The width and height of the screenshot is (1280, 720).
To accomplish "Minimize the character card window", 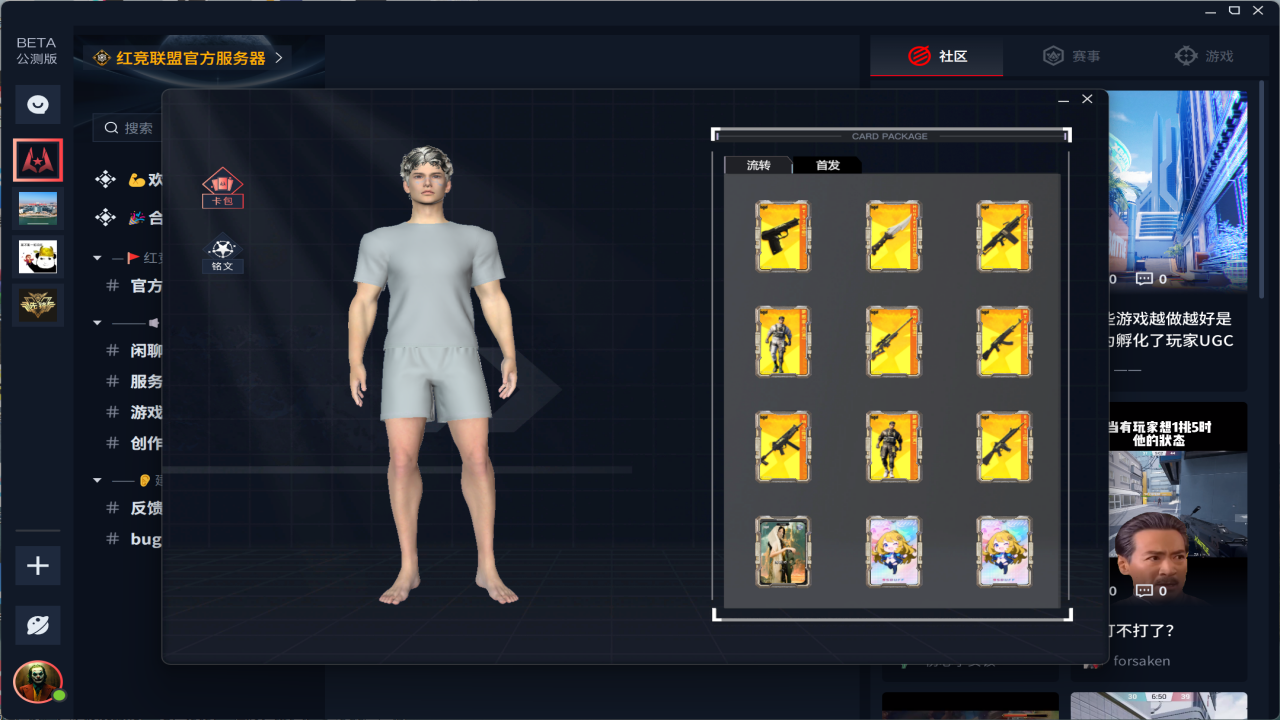I will click(1064, 100).
